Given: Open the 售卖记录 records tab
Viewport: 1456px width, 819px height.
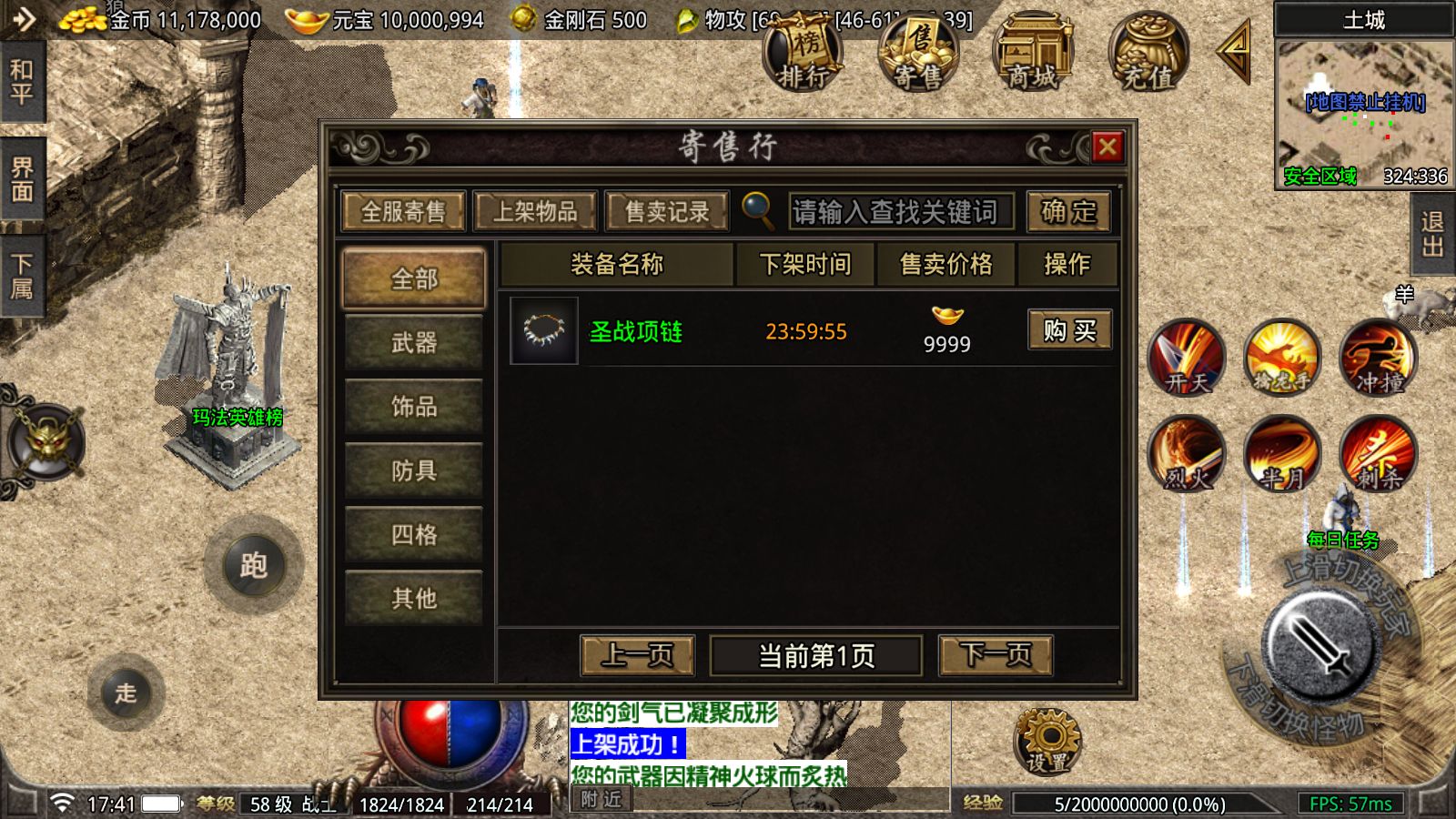Looking at the screenshot, I should click(667, 211).
